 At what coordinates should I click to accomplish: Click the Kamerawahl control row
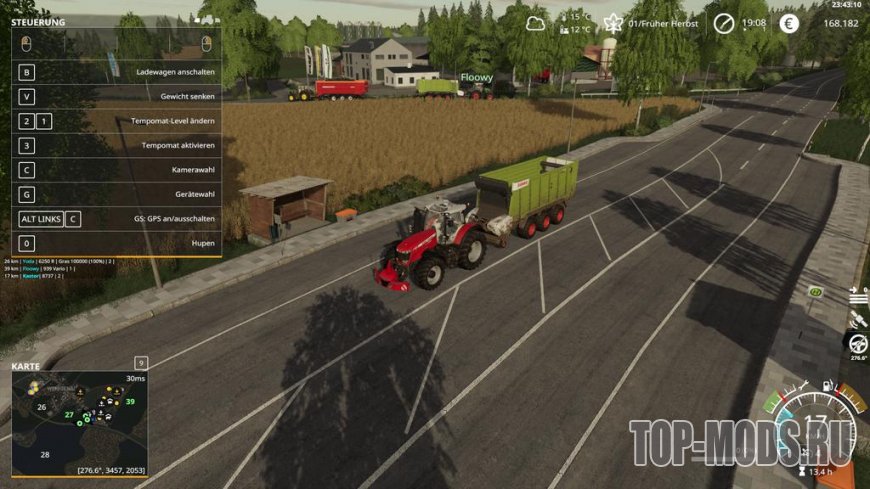point(116,170)
